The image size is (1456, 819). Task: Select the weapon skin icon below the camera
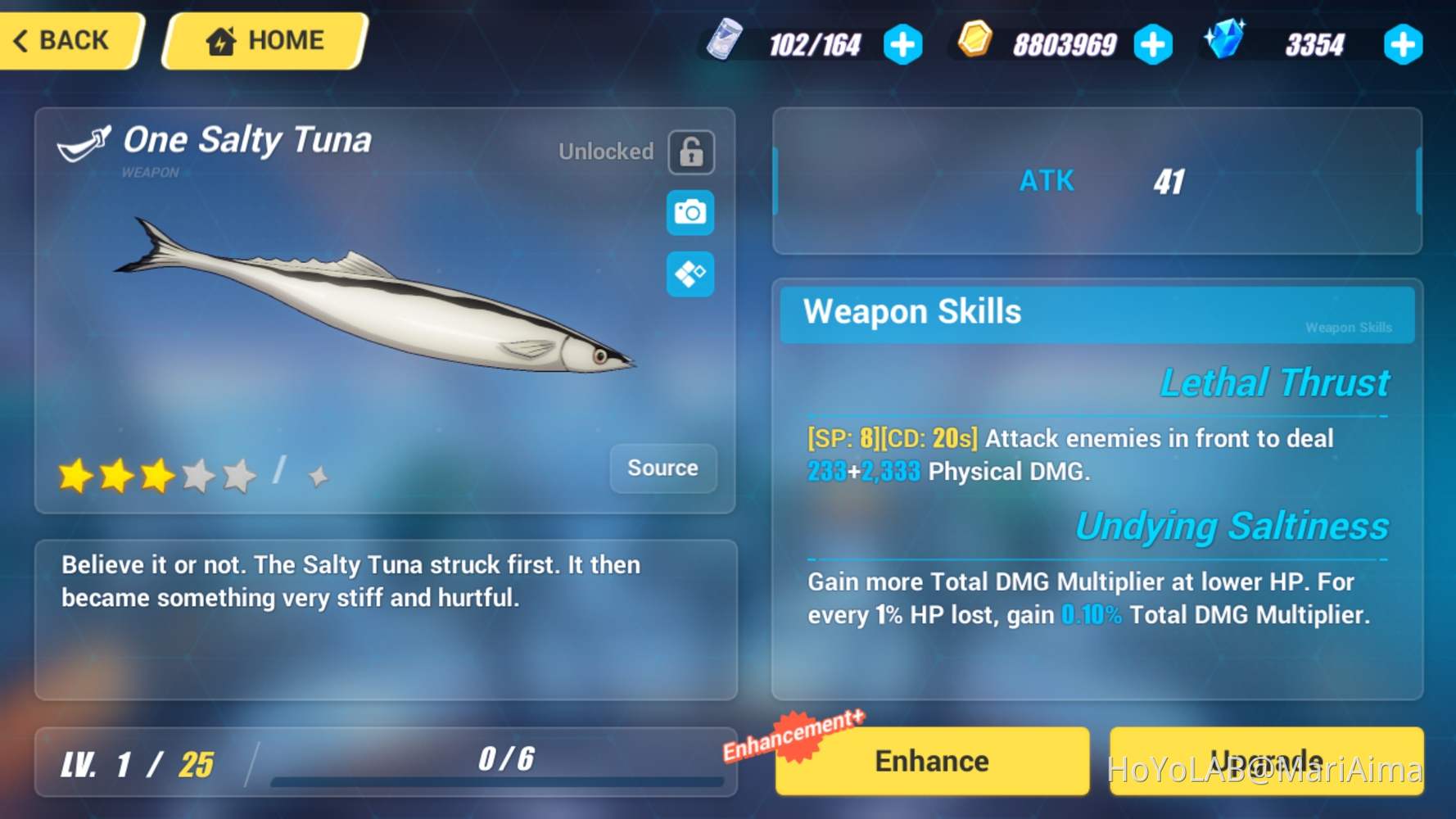point(690,274)
